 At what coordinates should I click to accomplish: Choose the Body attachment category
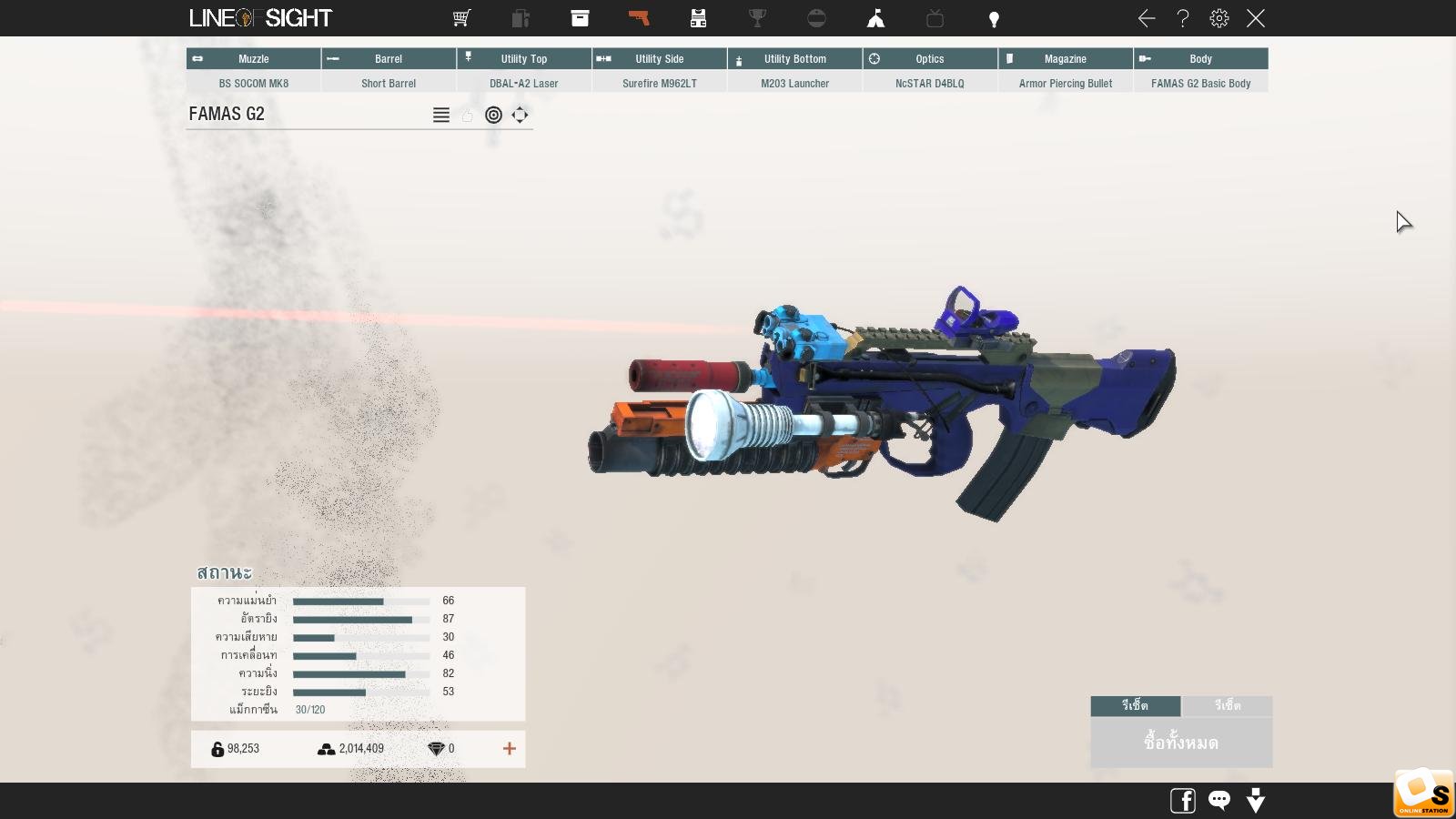1200,59
